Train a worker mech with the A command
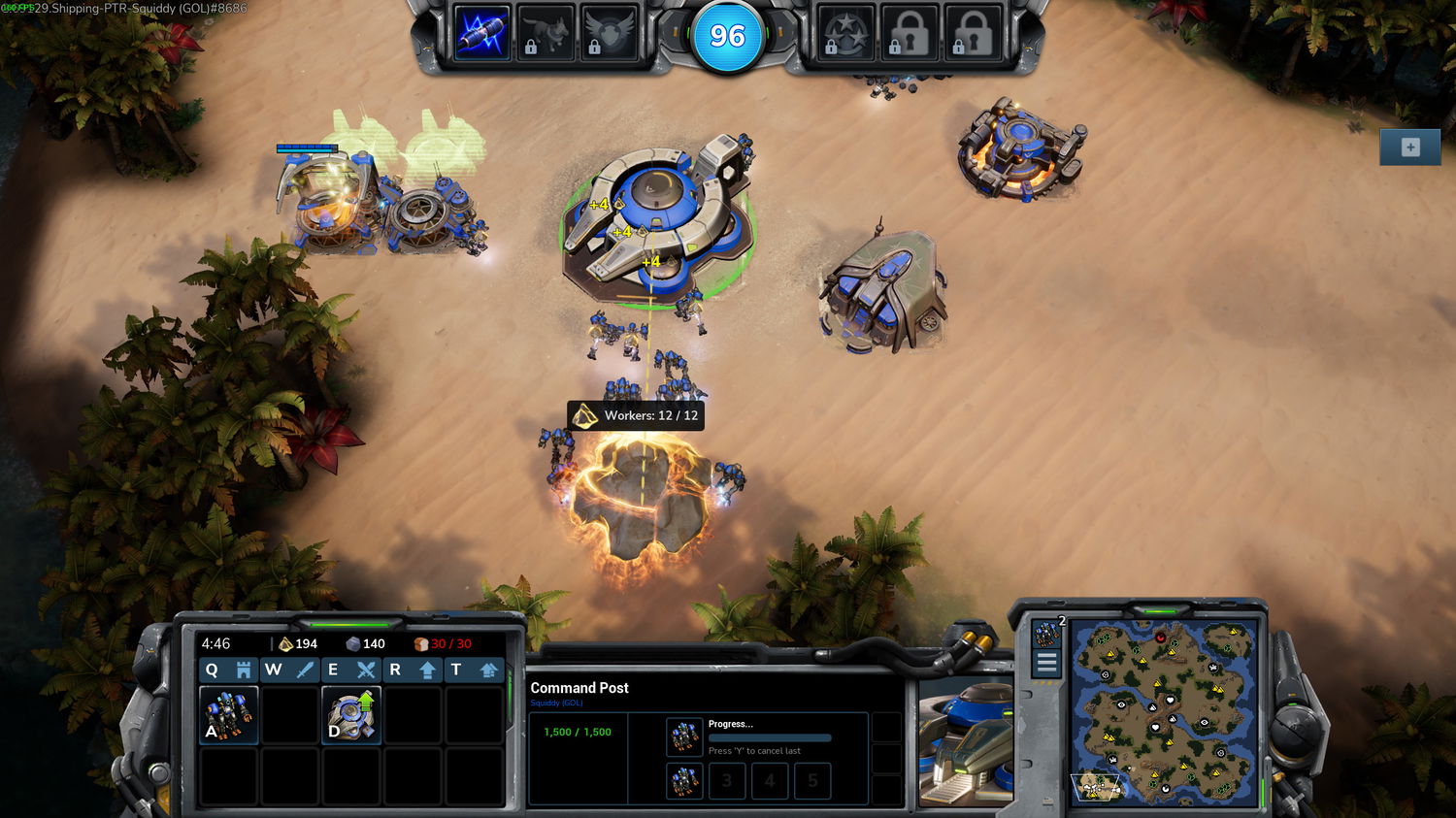 pyautogui.click(x=229, y=715)
